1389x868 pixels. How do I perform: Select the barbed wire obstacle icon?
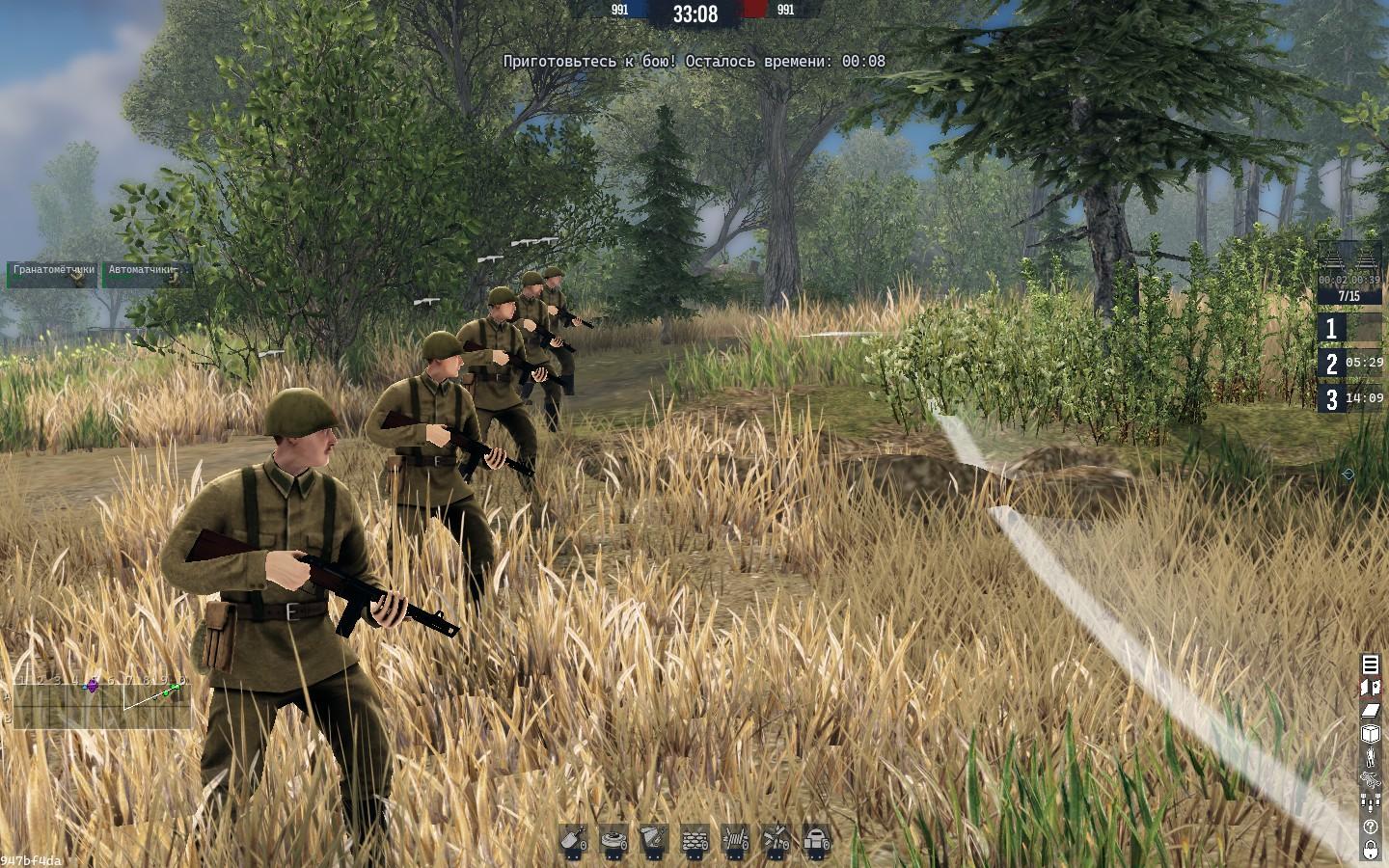pos(736,839)
